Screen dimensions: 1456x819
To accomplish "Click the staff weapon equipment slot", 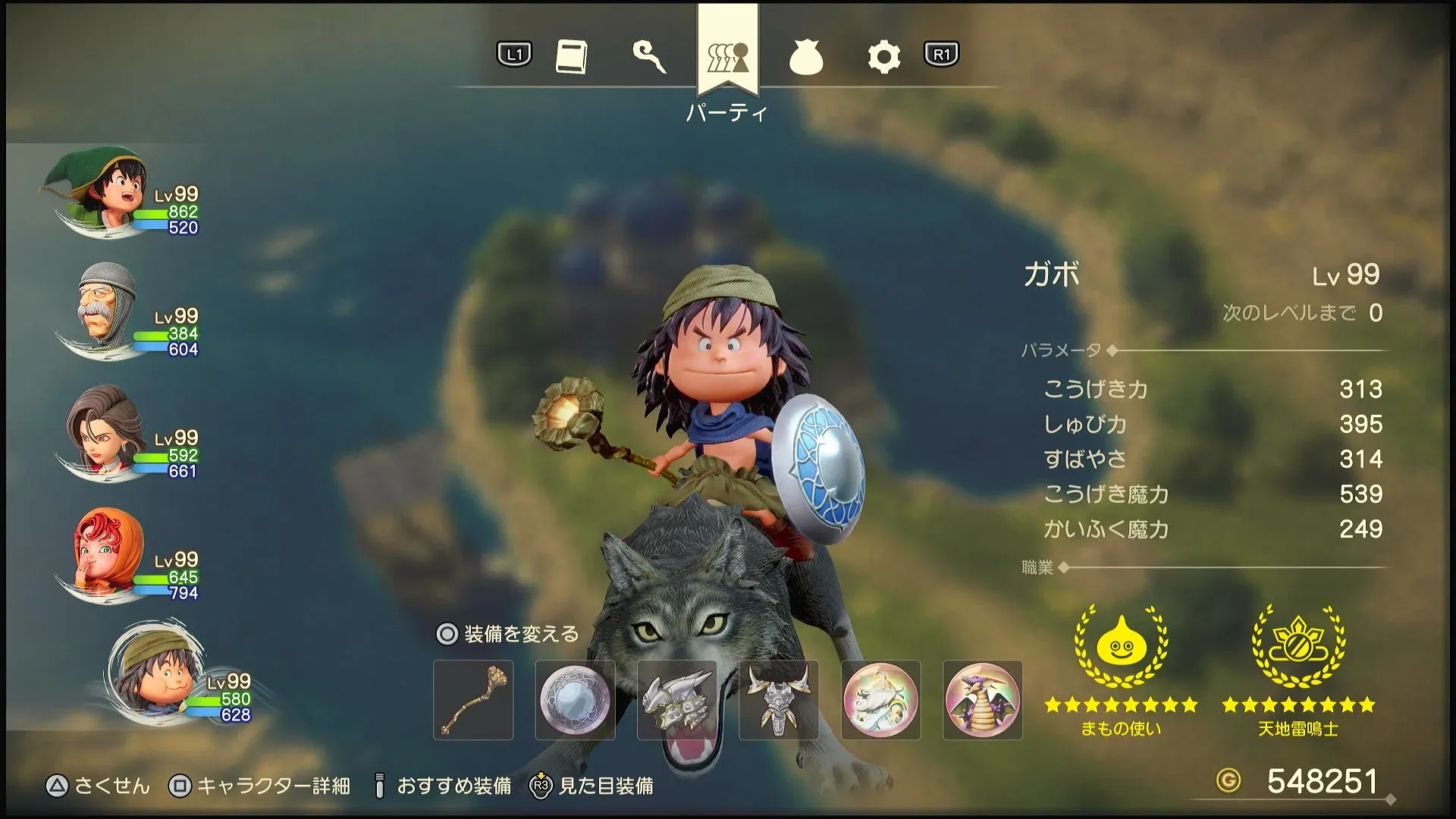I will [473, 699].
